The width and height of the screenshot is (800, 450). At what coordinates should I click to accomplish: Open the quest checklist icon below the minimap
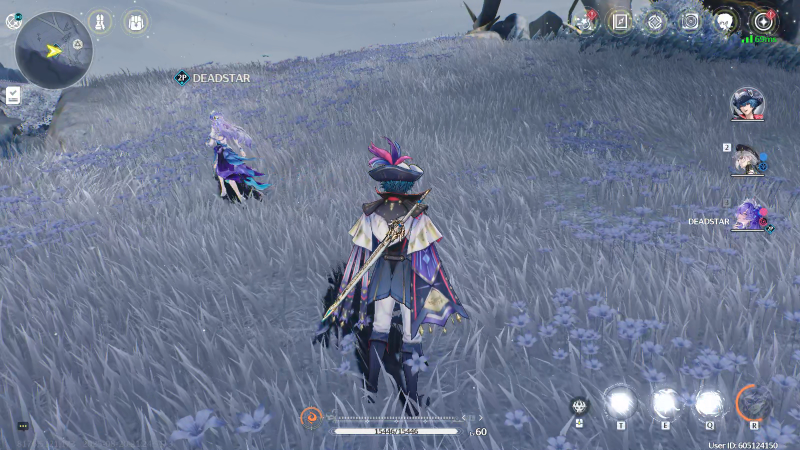[13, 95]
